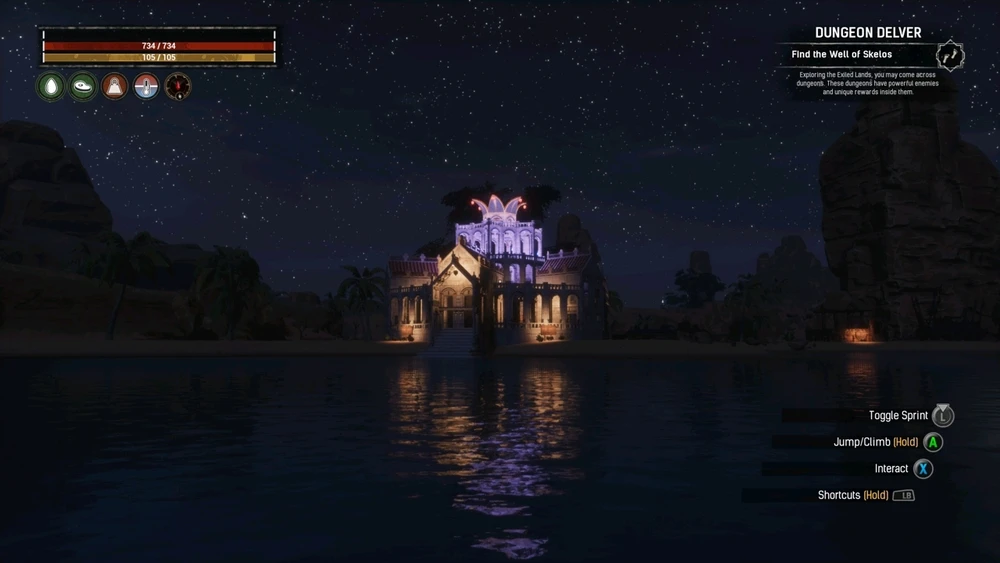Click the footprints journey step icon
This screenshot has height=563, width=1000.
(950, 55)
